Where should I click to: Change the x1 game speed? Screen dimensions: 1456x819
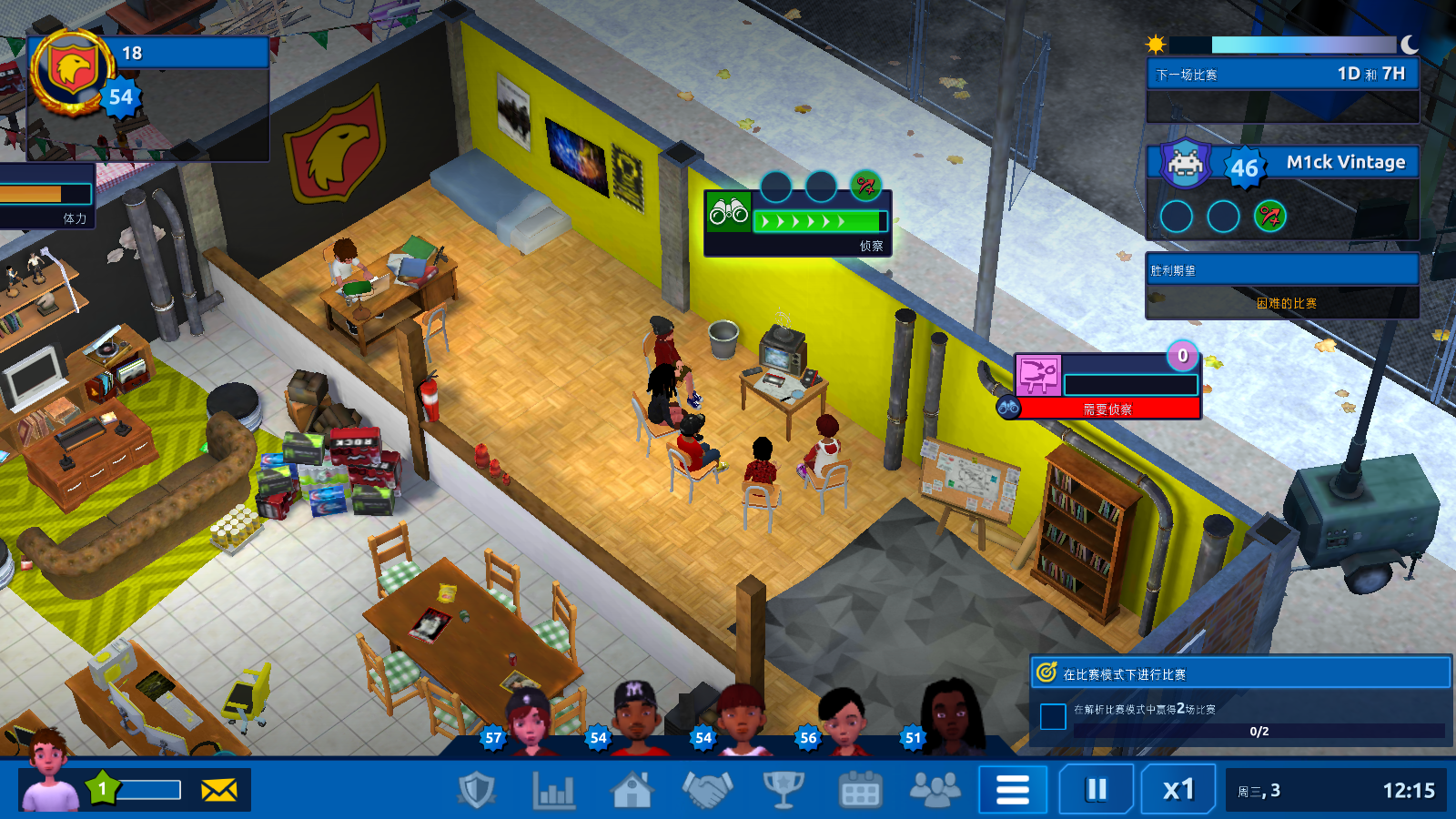(1178, 790)
